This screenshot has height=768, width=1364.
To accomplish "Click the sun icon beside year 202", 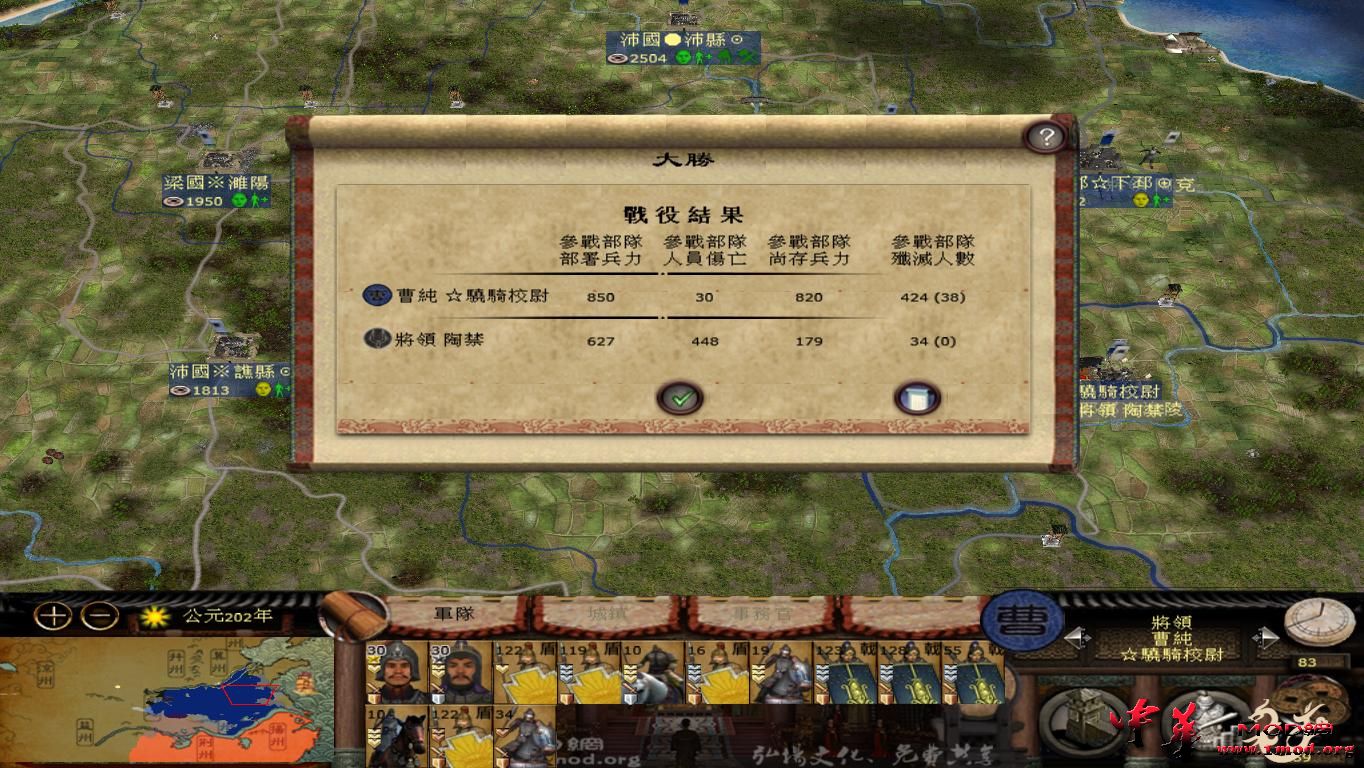I will click(x=153, y=618).
